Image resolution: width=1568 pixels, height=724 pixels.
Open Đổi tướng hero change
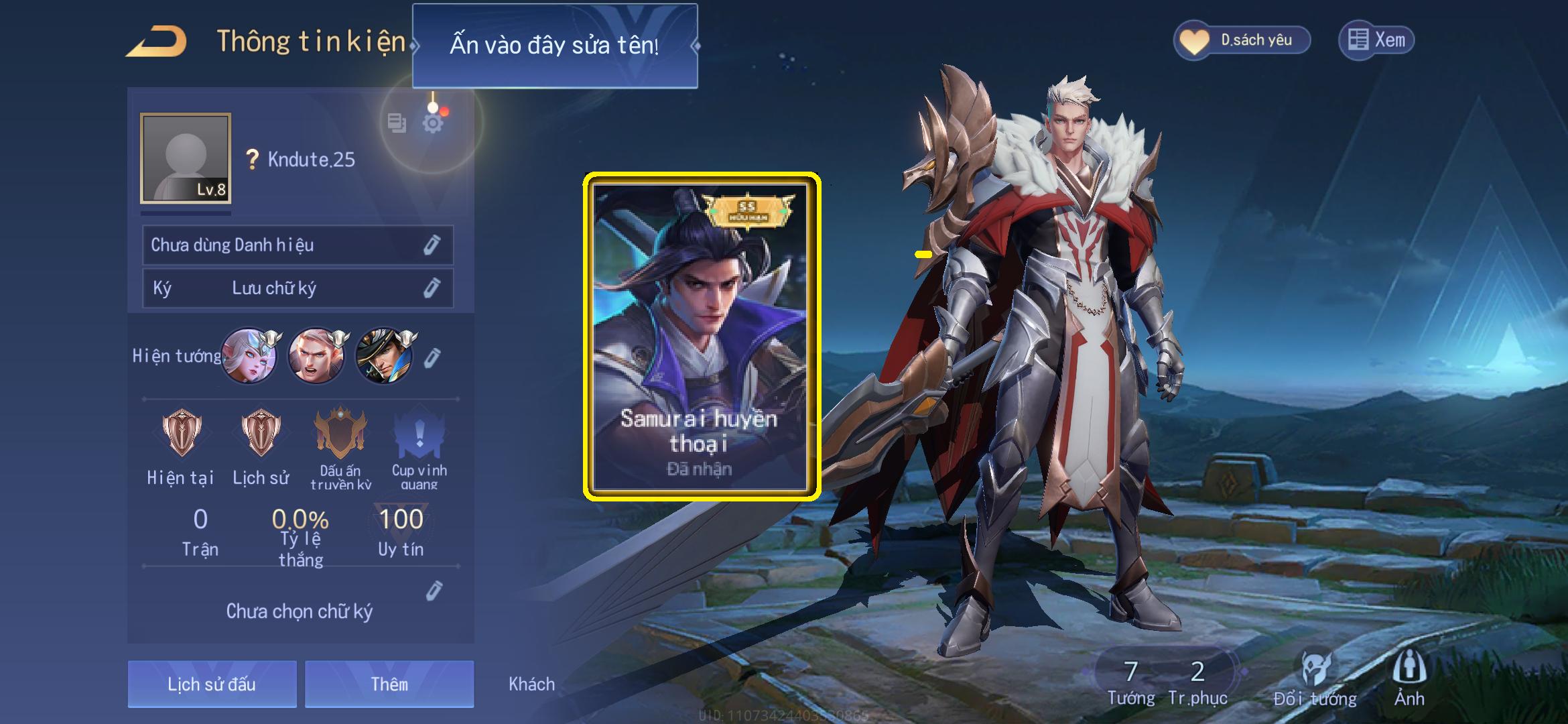[1315, 678]
